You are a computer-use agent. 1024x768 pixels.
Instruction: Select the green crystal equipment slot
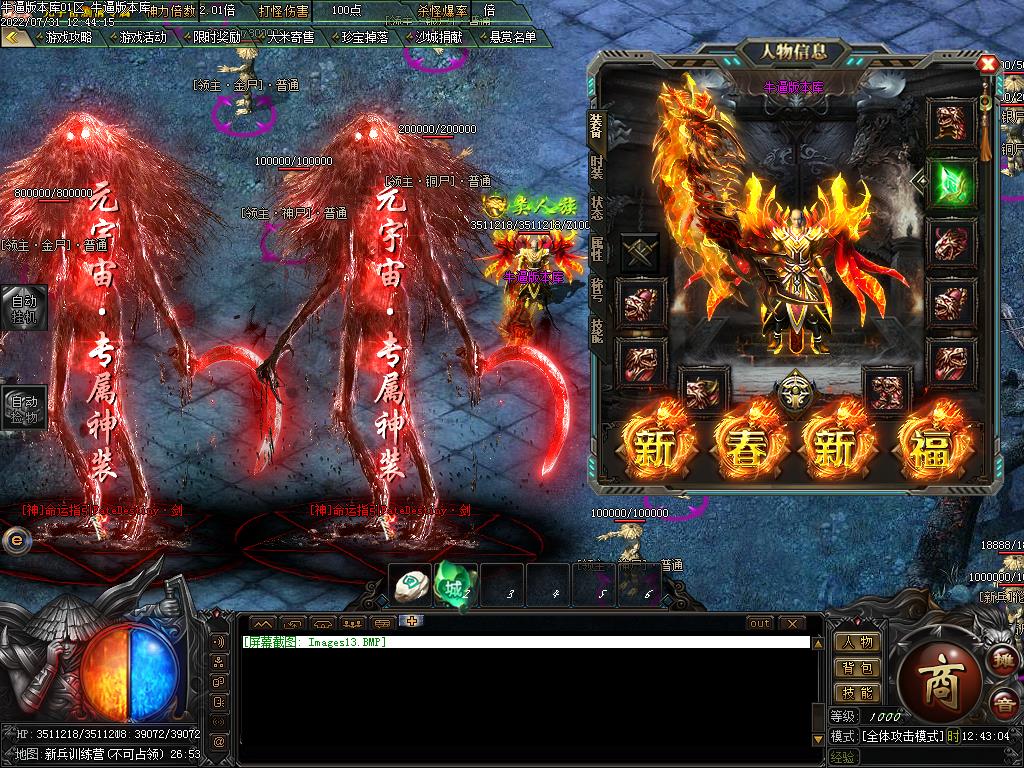point(950,182)
